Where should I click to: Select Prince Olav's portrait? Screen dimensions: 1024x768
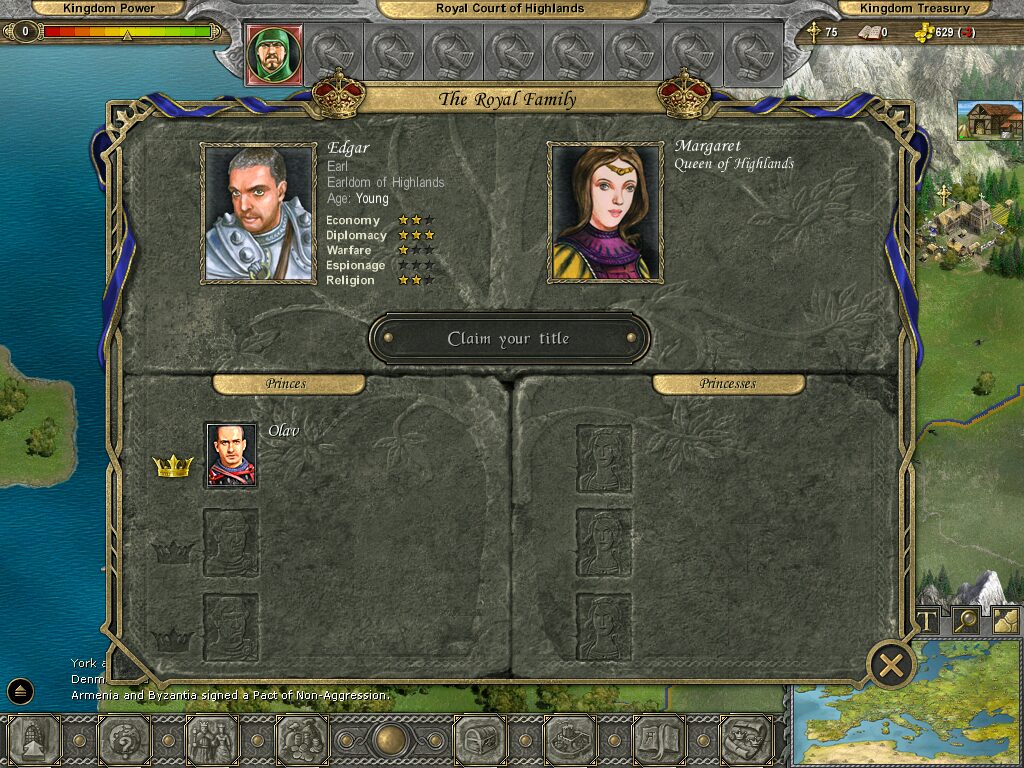pyautogui.click(x=231, y=455)
